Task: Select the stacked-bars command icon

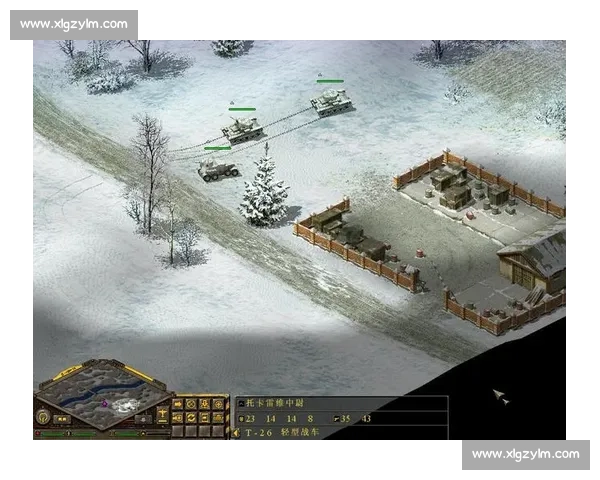Action: point(205,417)
